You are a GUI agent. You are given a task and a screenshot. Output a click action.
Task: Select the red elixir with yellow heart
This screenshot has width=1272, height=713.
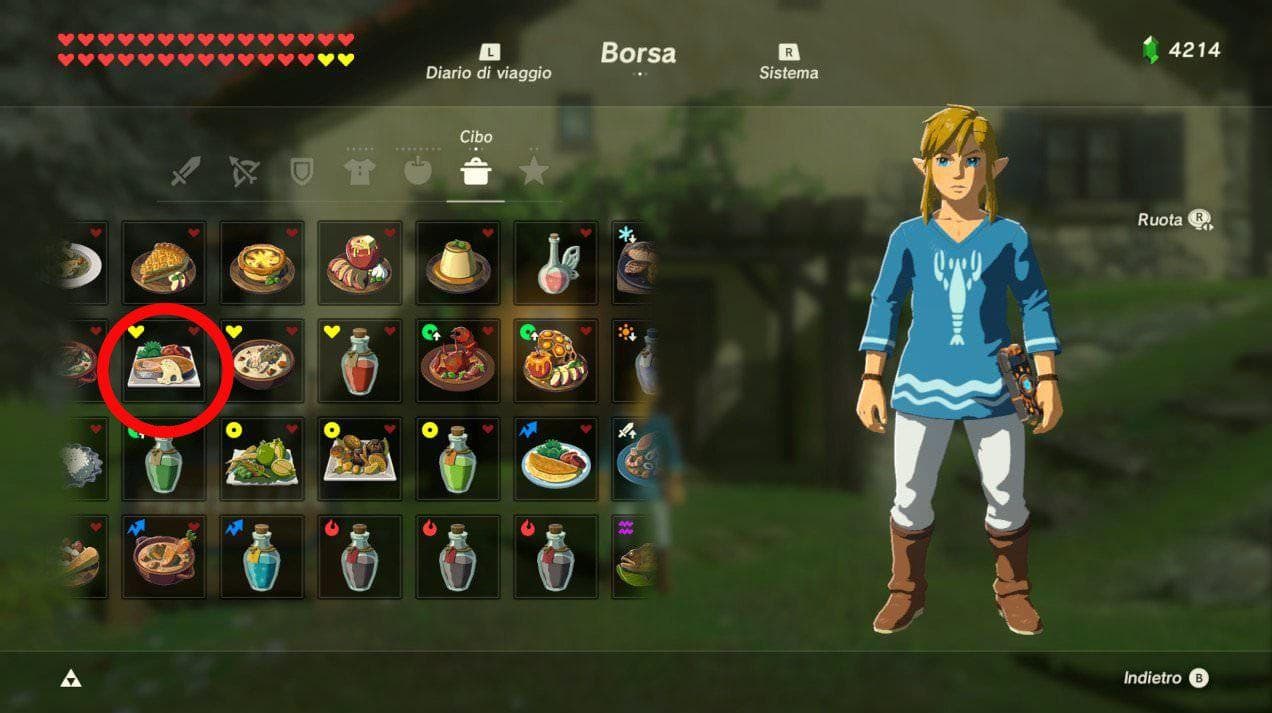click(360, 362)
